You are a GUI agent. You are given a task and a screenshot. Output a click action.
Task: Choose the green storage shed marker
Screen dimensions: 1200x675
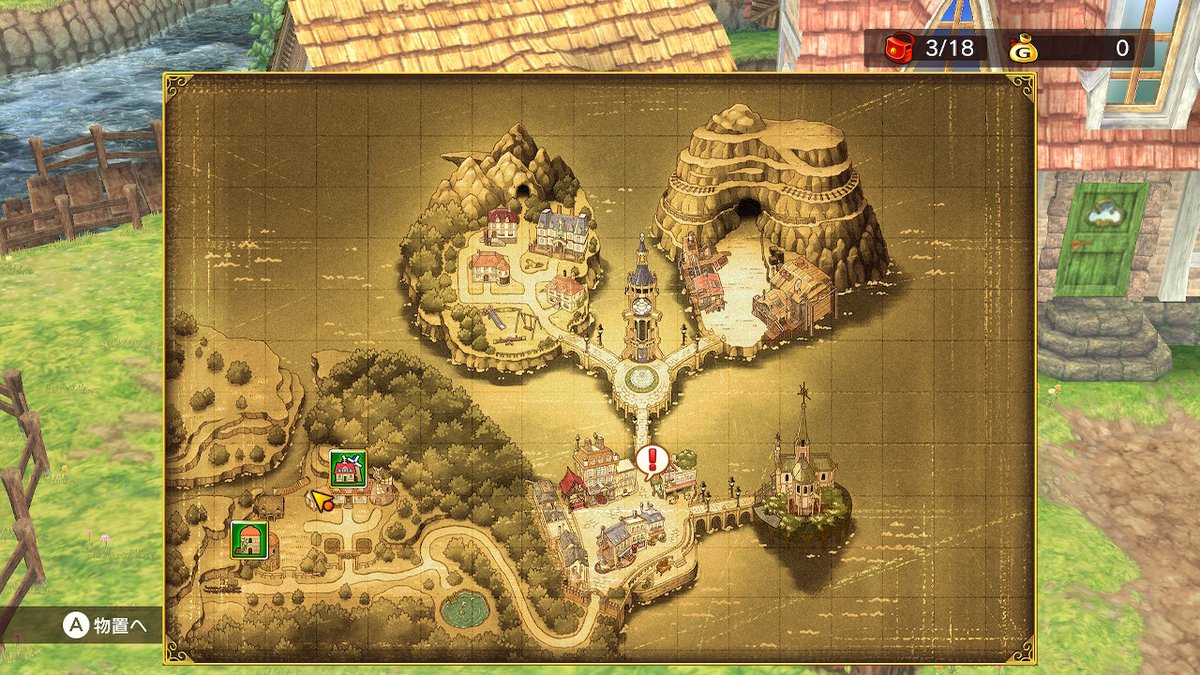[247, 539]
